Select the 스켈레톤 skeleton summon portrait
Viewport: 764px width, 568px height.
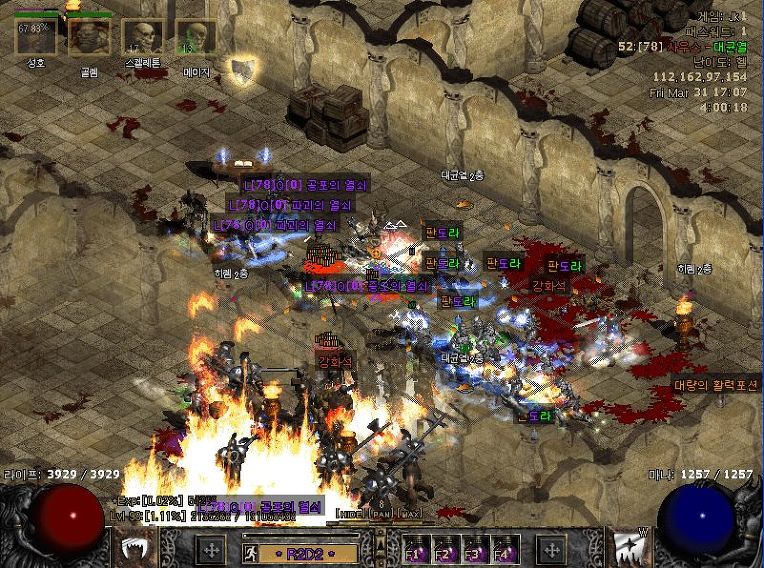tap(143, 37)
